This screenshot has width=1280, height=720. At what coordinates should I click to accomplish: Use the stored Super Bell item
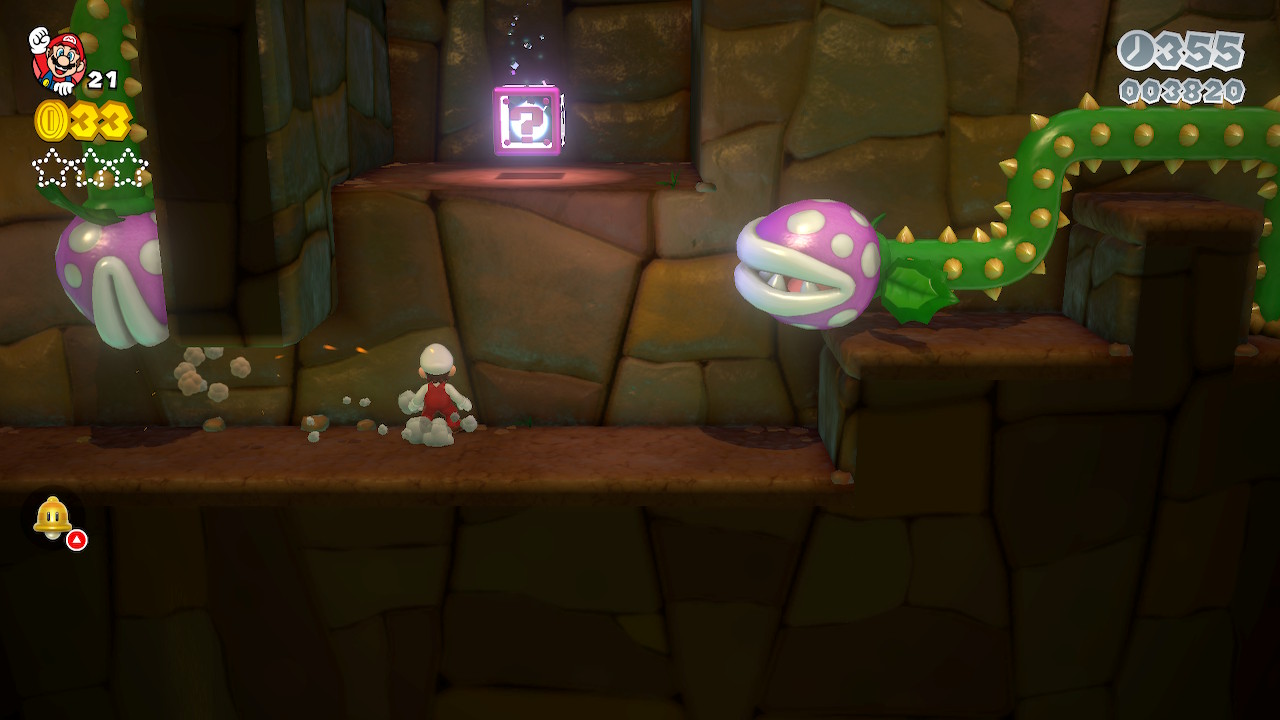pos(53,518)
